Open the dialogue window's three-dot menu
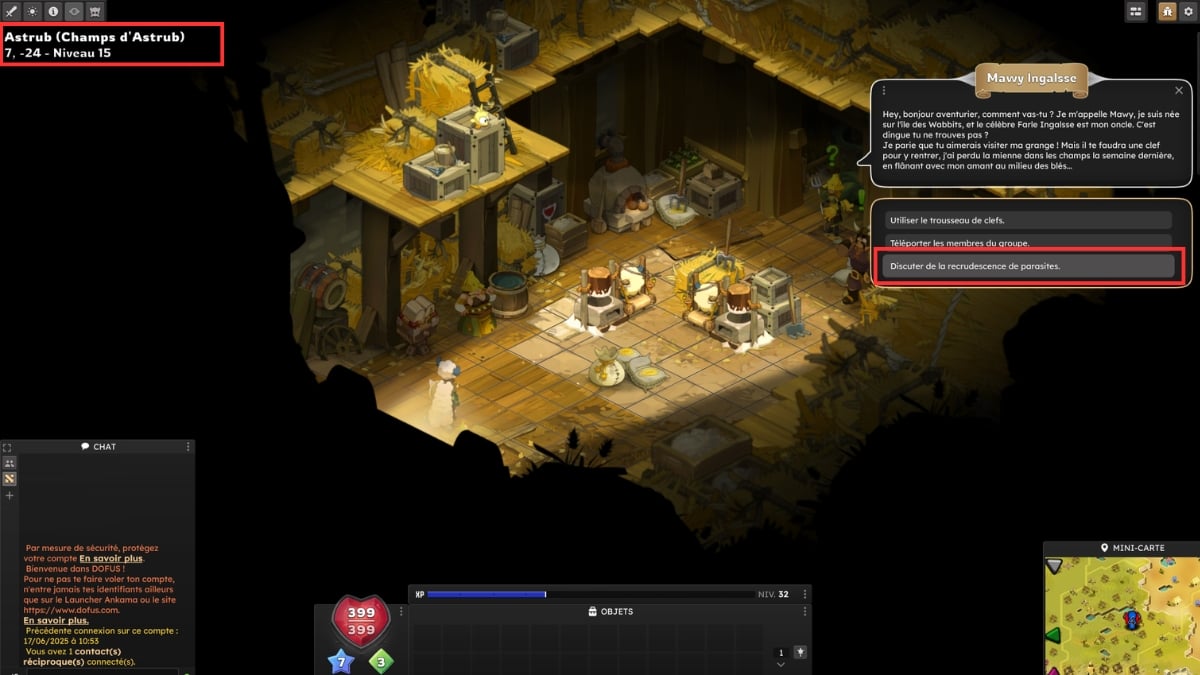This screenshot has height=675, width=1200. tap(884, 90)
